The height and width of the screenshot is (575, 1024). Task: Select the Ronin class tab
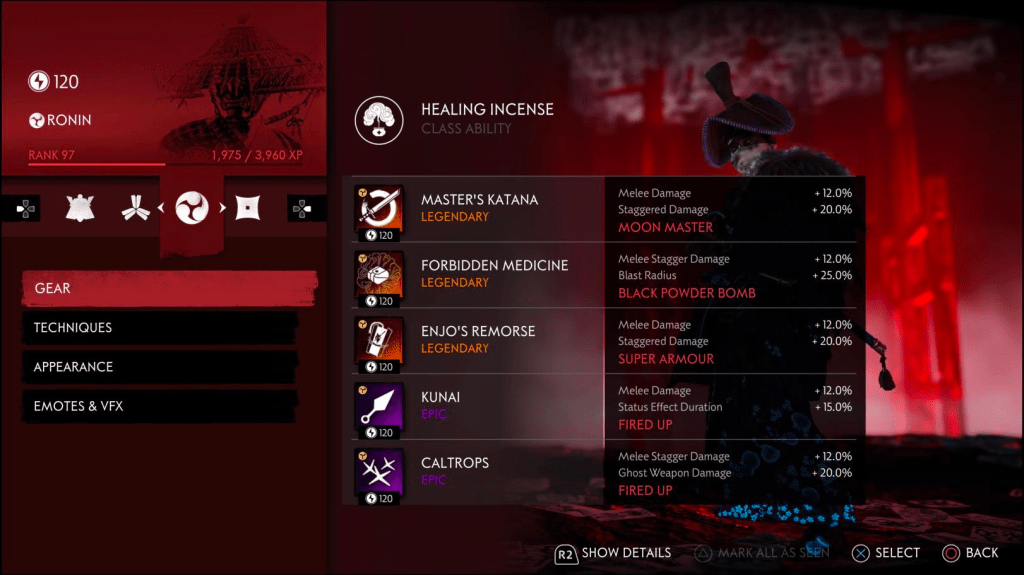point(191,208)
